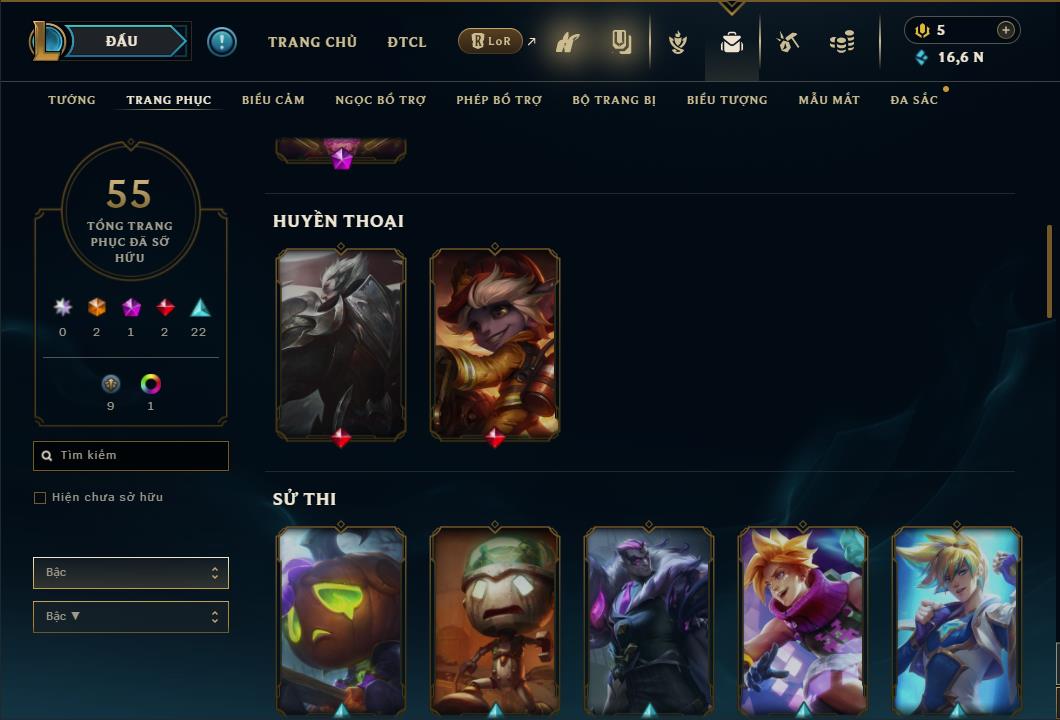Toggle the Hiện chưa sở hữu checkbox
The width and height of the screenshot is (1060, 720).
(40, 498)
